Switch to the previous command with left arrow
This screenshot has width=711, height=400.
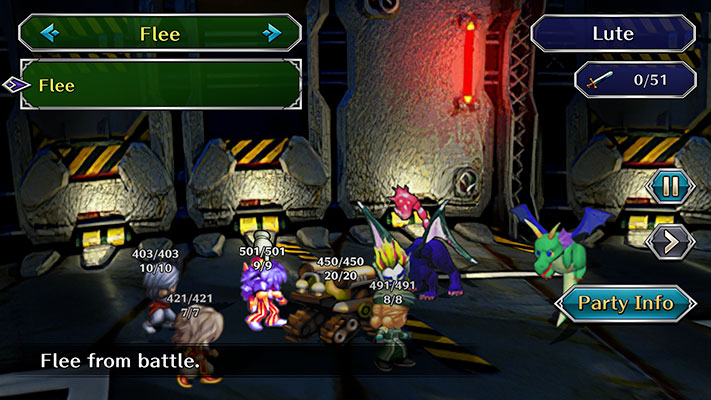click(49, 33)
